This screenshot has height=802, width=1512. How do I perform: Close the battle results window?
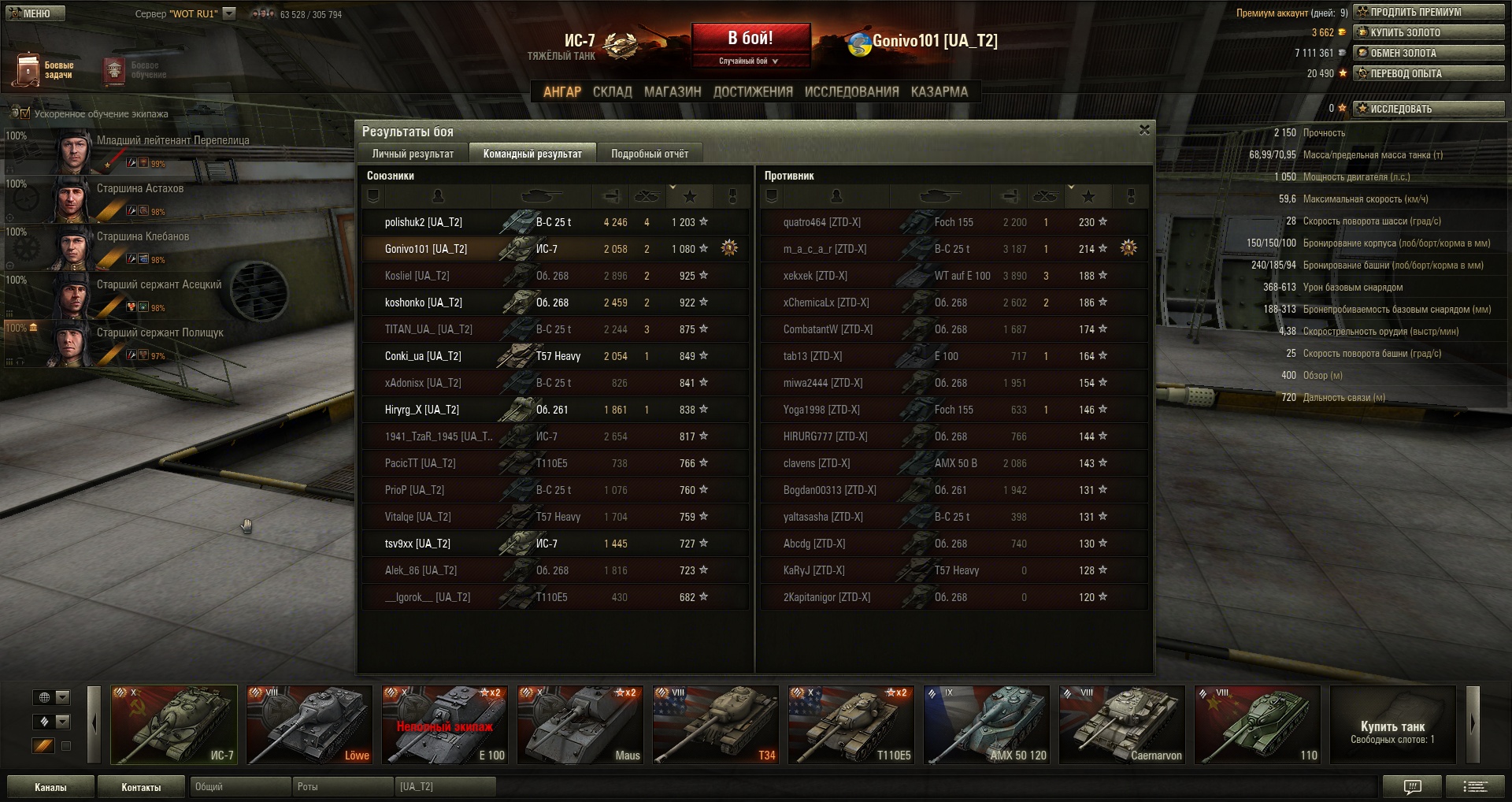[x=1144, y=130]
